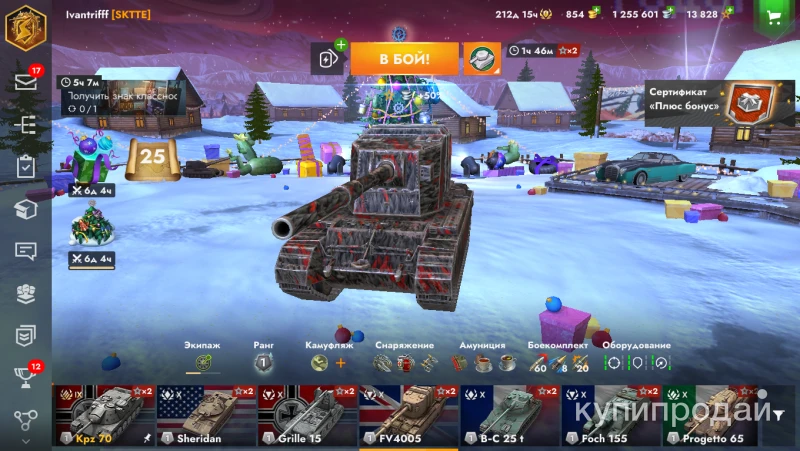This screenshot has width=800, height=451.
Task: Open the trophy icon with 12 notifications
Action: 26,377
